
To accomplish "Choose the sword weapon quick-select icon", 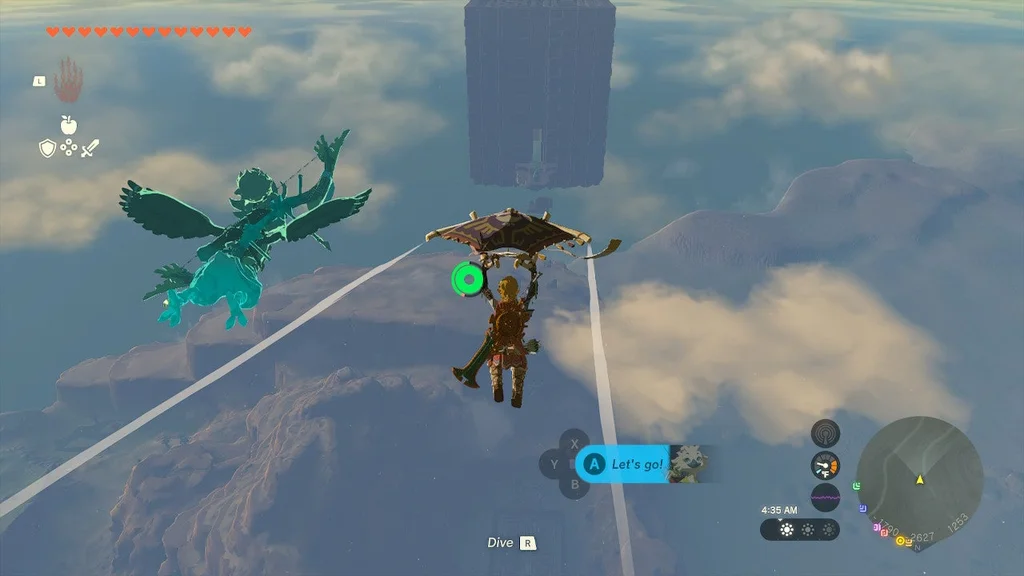I will click(x=90, y=148).
